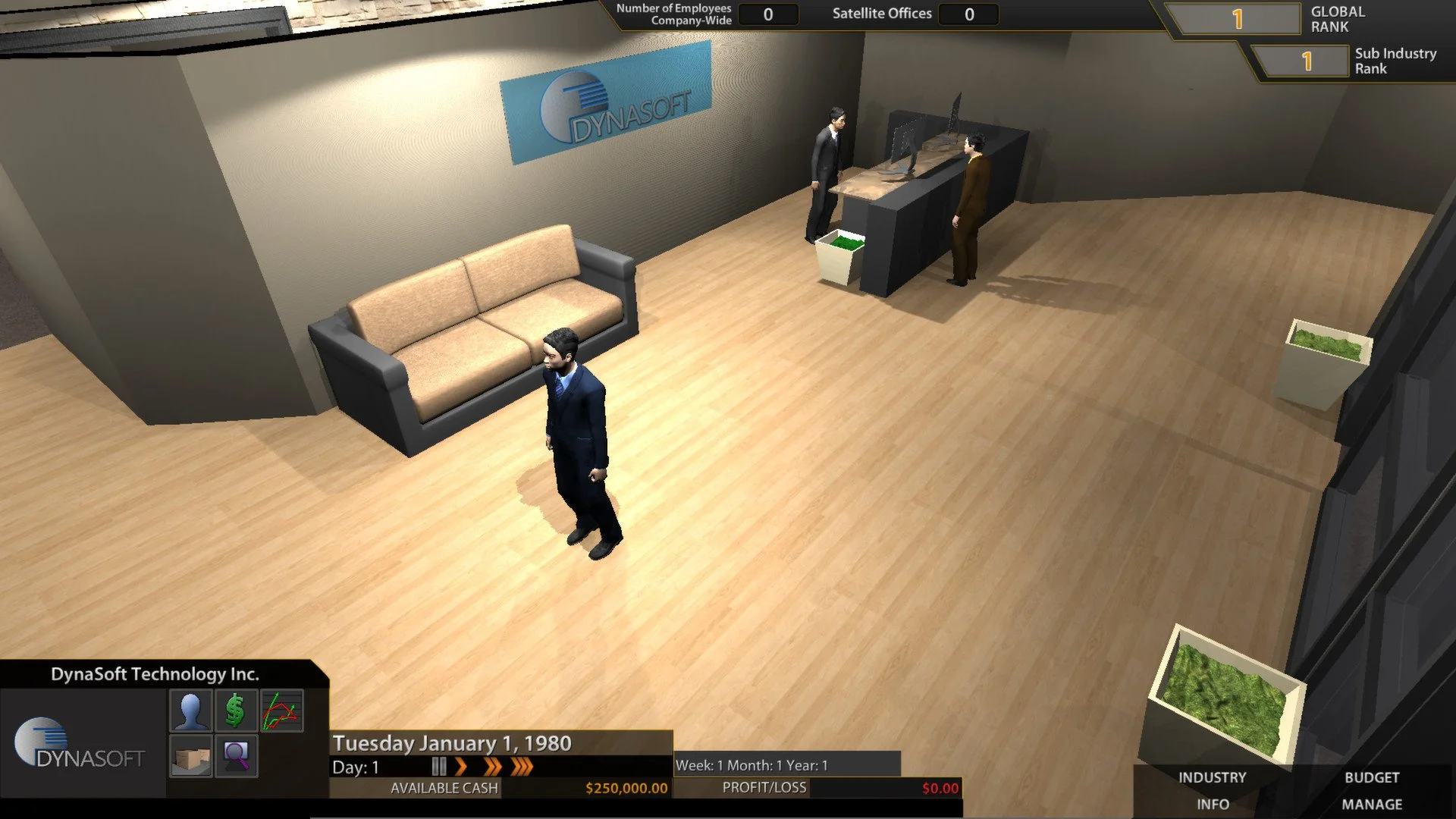Viewport: 1456px width, 819px height.
Task: Click the Number of Employees Company-Wide counter
Action: (x=767, y=13)
